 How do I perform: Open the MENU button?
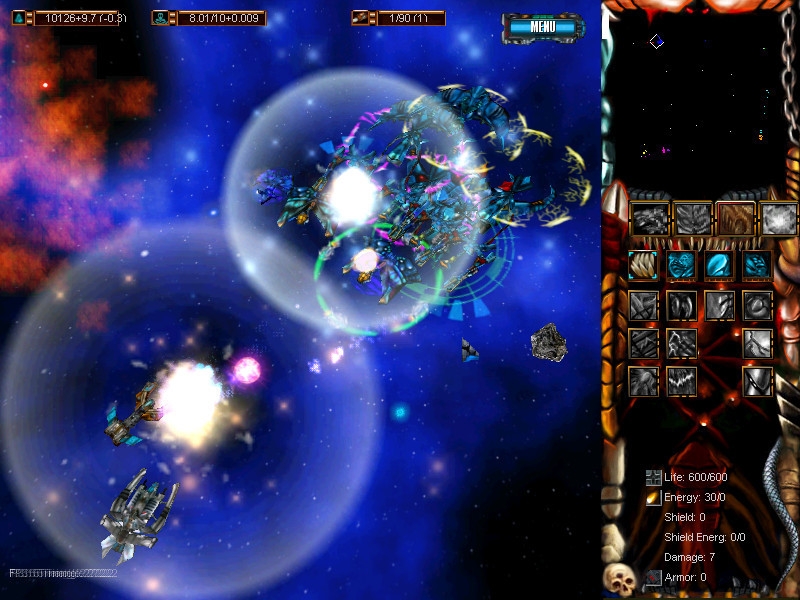[543, 27]
